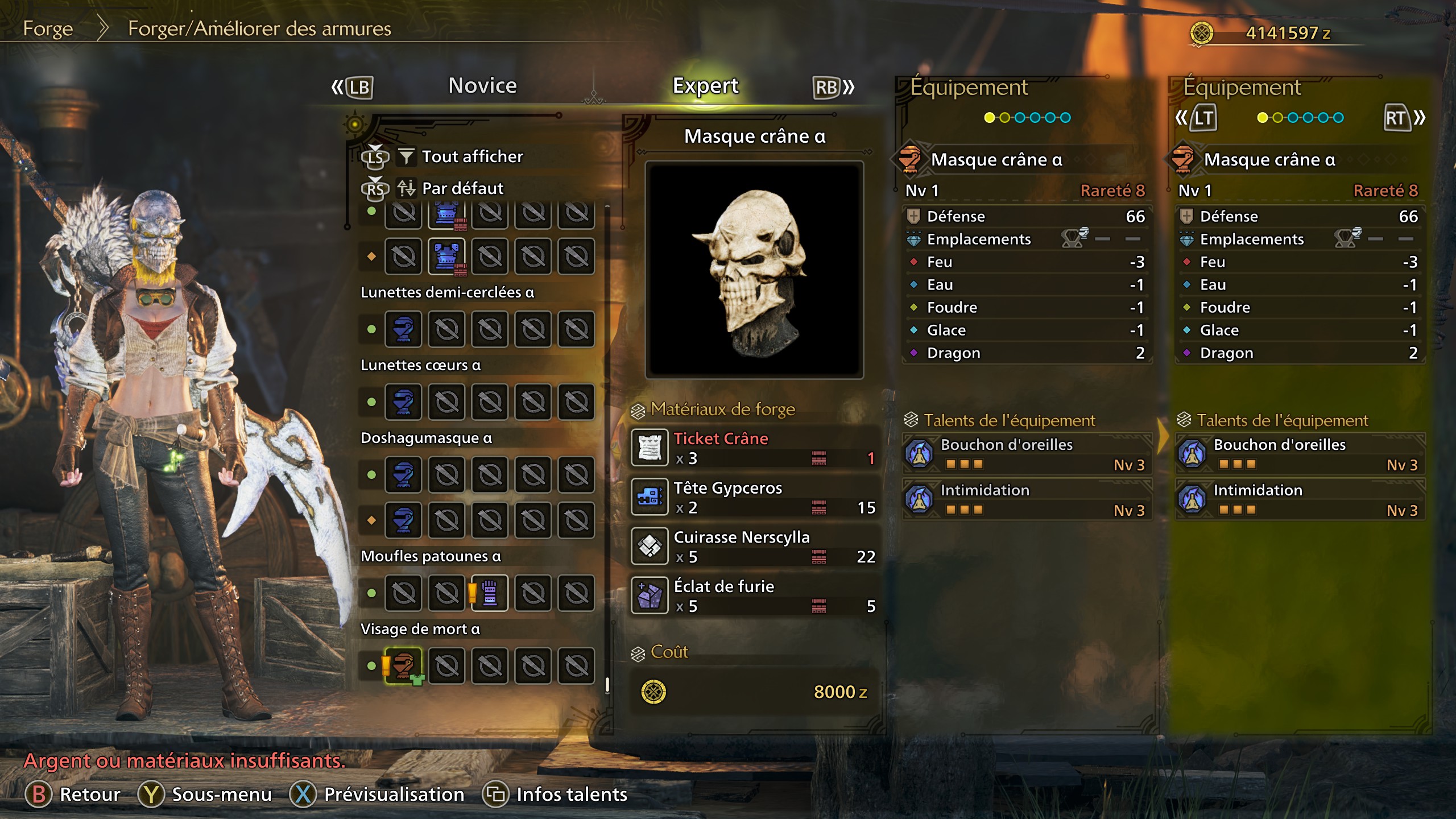This screenshot has height=819, width=1456.
Task: Select the first yellow equipment page dot
Action: pyautogui.click(x=989, y=118)
